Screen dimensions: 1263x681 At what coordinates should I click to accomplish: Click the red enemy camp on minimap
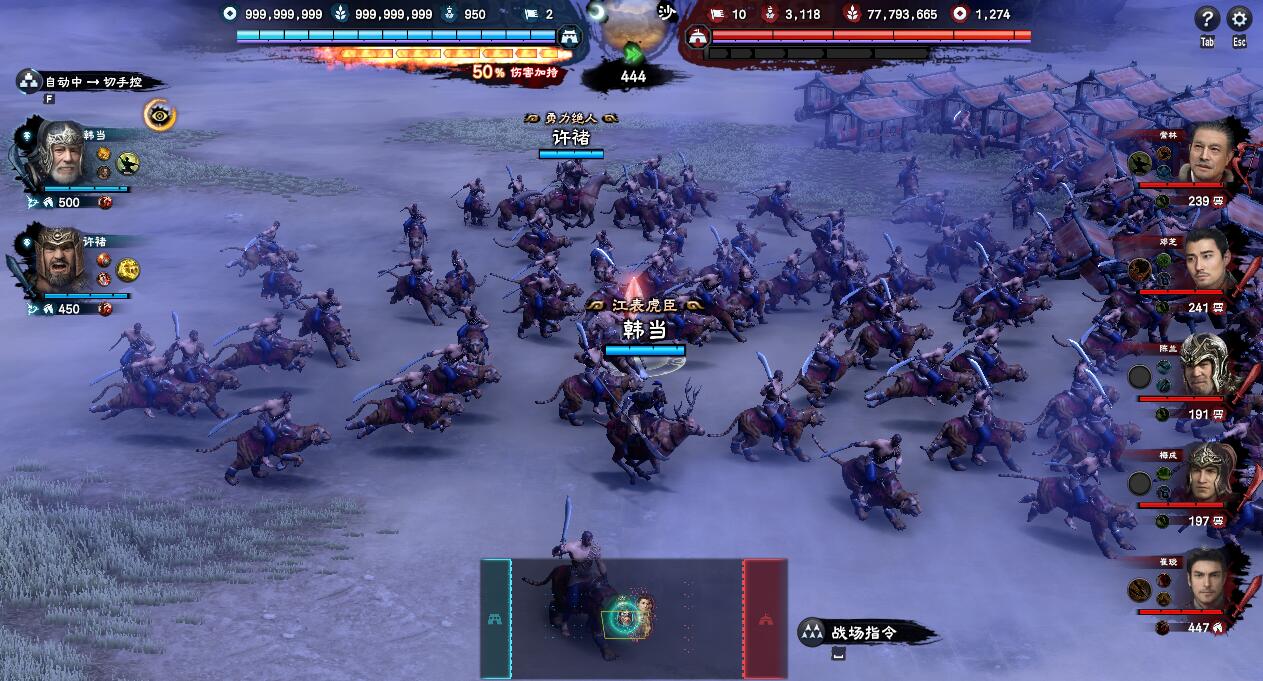pos(765,618)
